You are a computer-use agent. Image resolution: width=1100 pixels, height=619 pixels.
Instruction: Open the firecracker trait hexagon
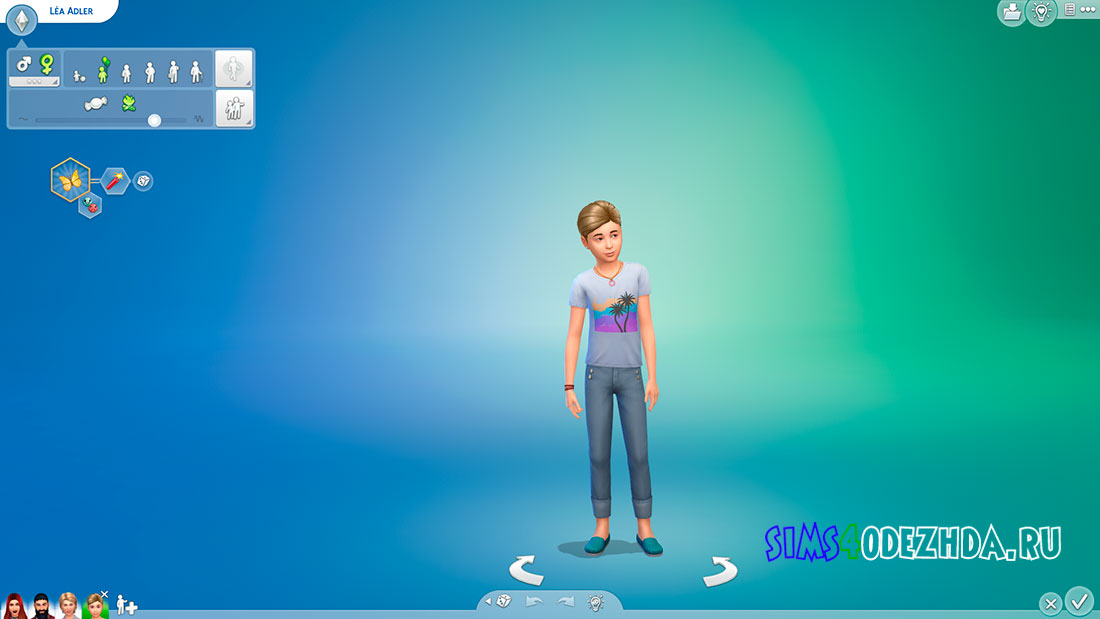[x=114, y=181]
